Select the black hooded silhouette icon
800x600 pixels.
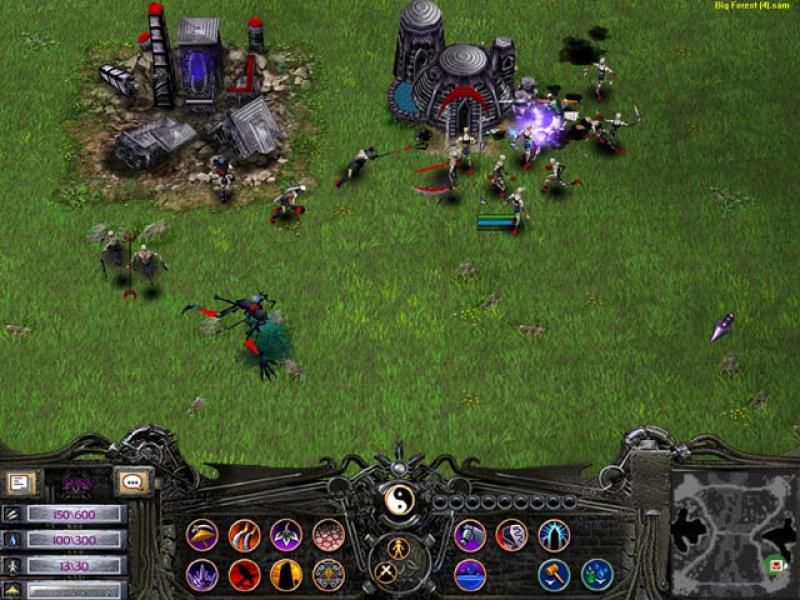(x=286, y=575)
